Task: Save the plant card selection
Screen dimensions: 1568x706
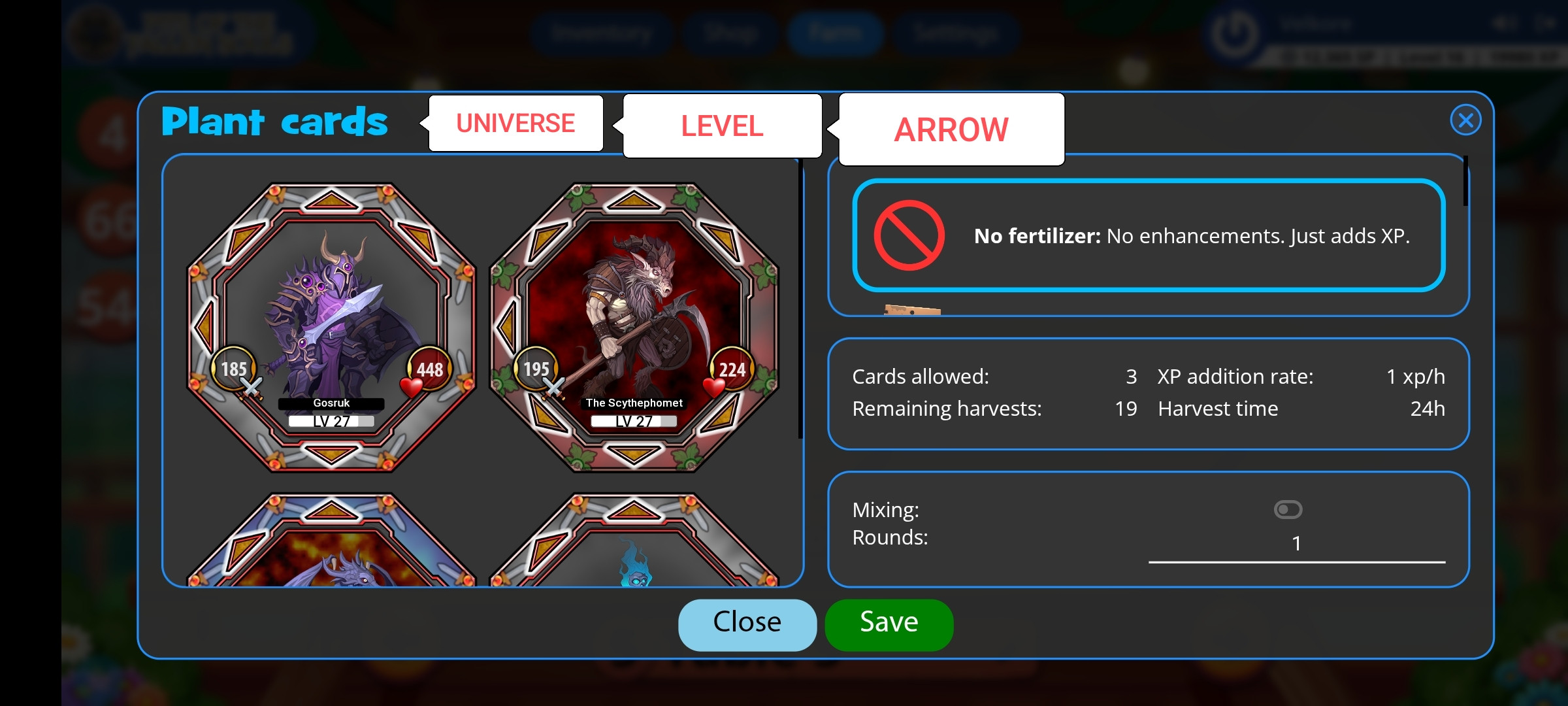Action: pyautogui.click(x=889, y=623)
